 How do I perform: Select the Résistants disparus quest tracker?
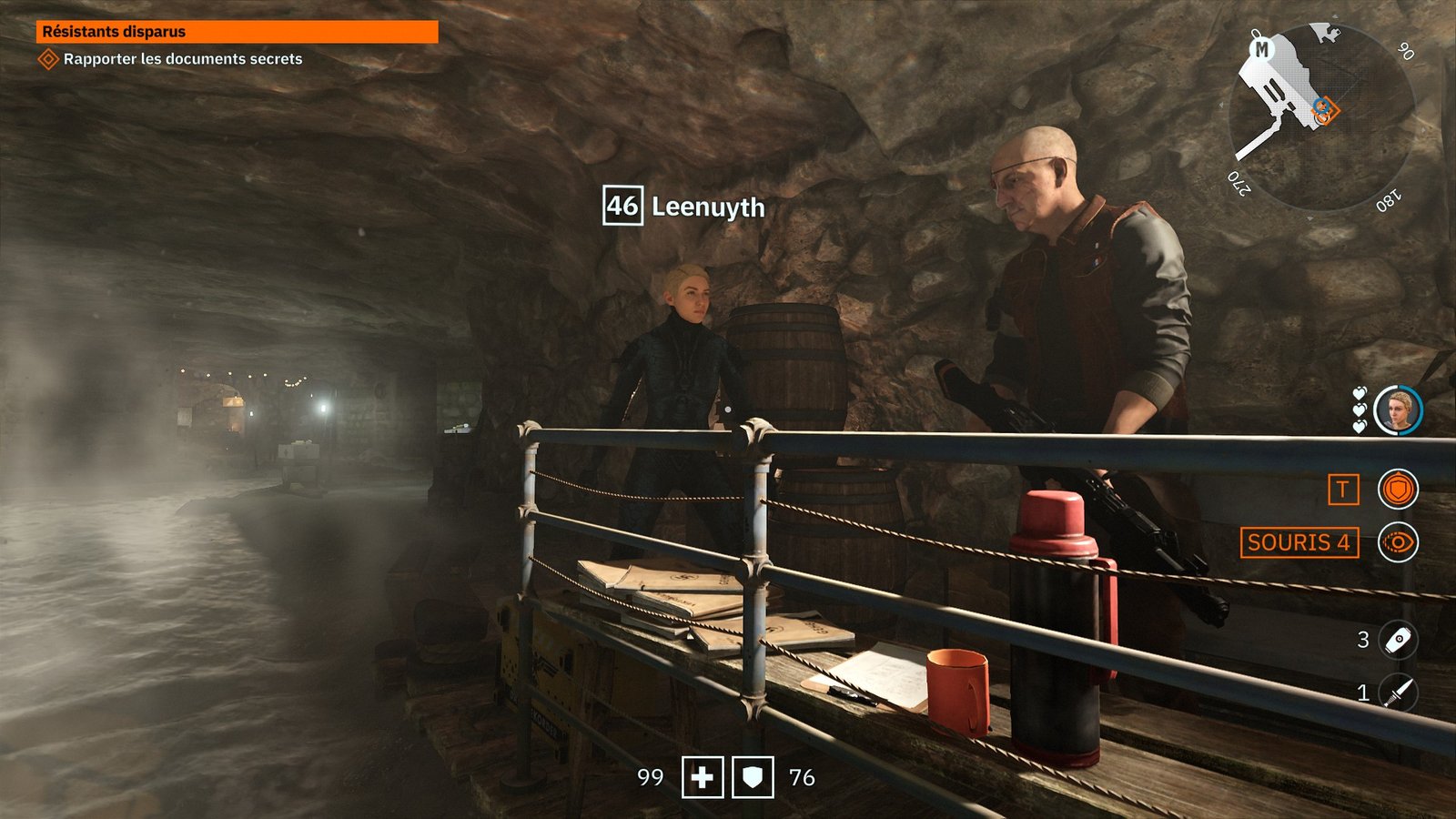237,32
